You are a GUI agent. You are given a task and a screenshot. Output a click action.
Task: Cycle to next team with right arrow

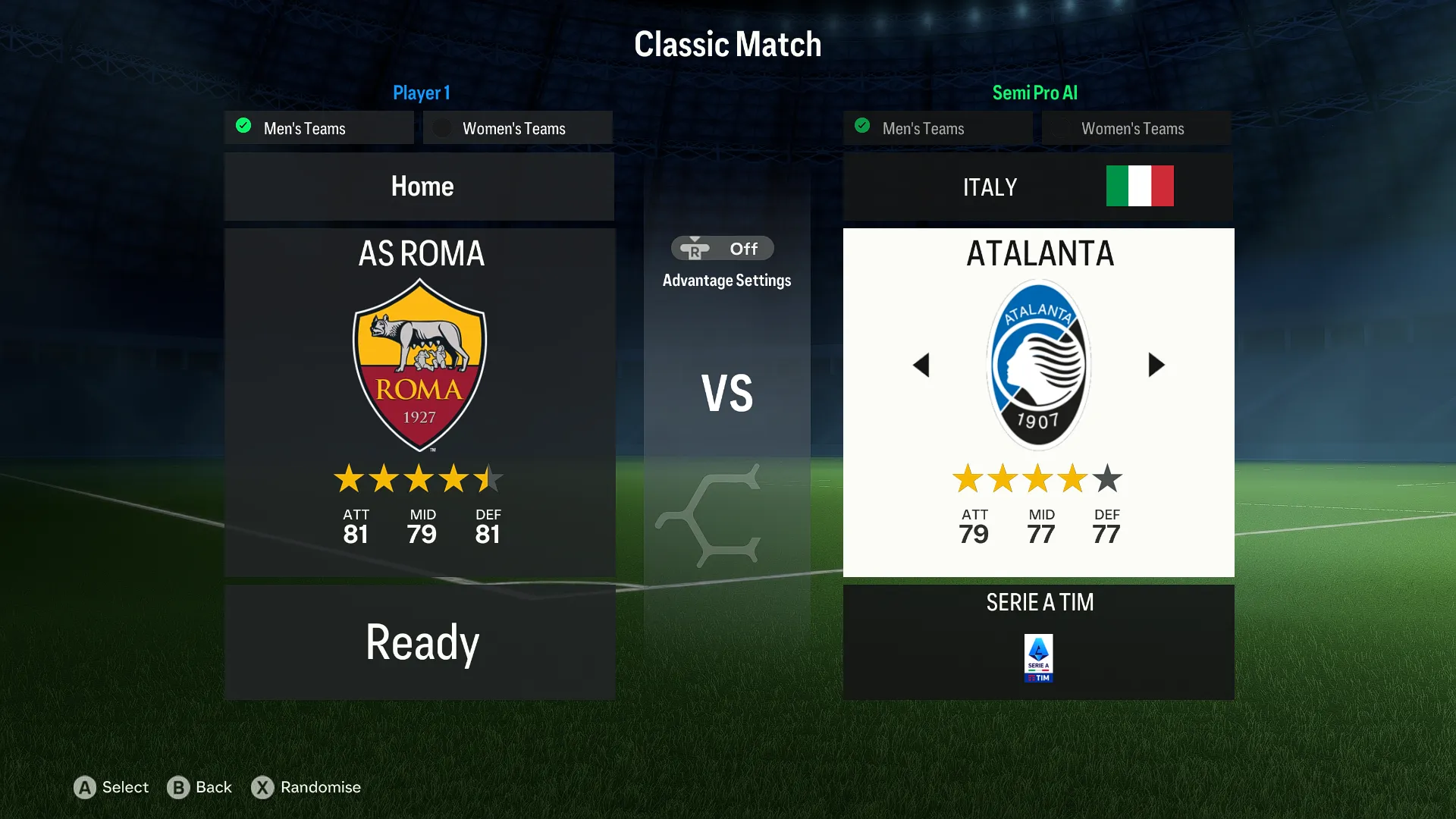[x=1156, y=366]
